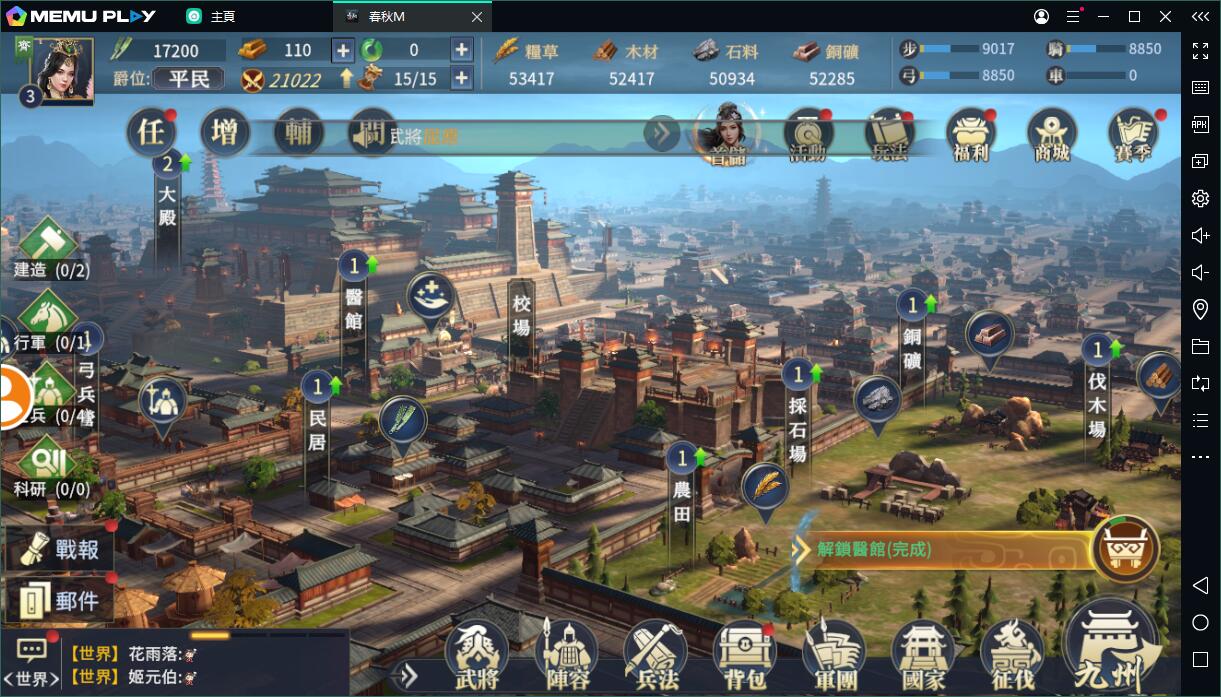
Task: Open the 戰報 battle reports
Action: tap(60, 549)
